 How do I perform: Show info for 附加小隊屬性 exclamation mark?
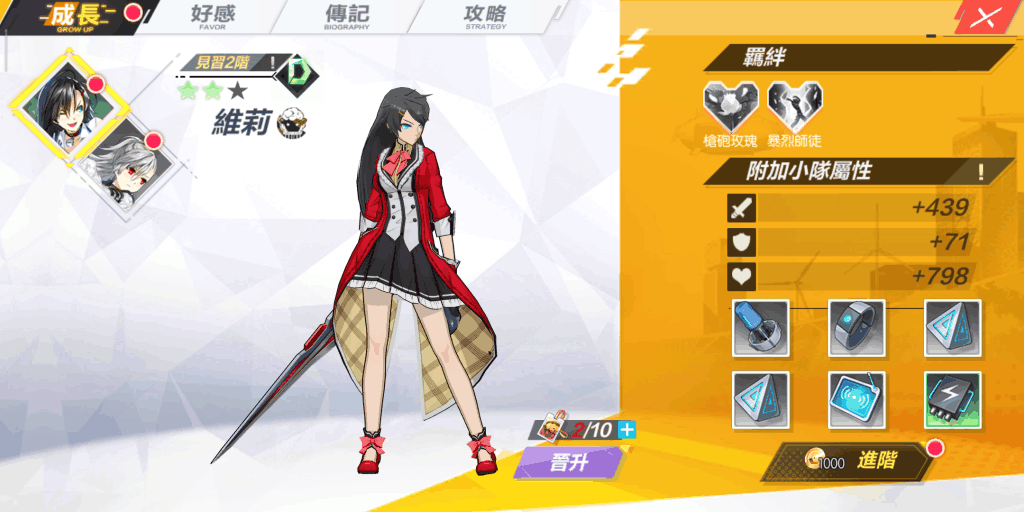click(981, 171)
